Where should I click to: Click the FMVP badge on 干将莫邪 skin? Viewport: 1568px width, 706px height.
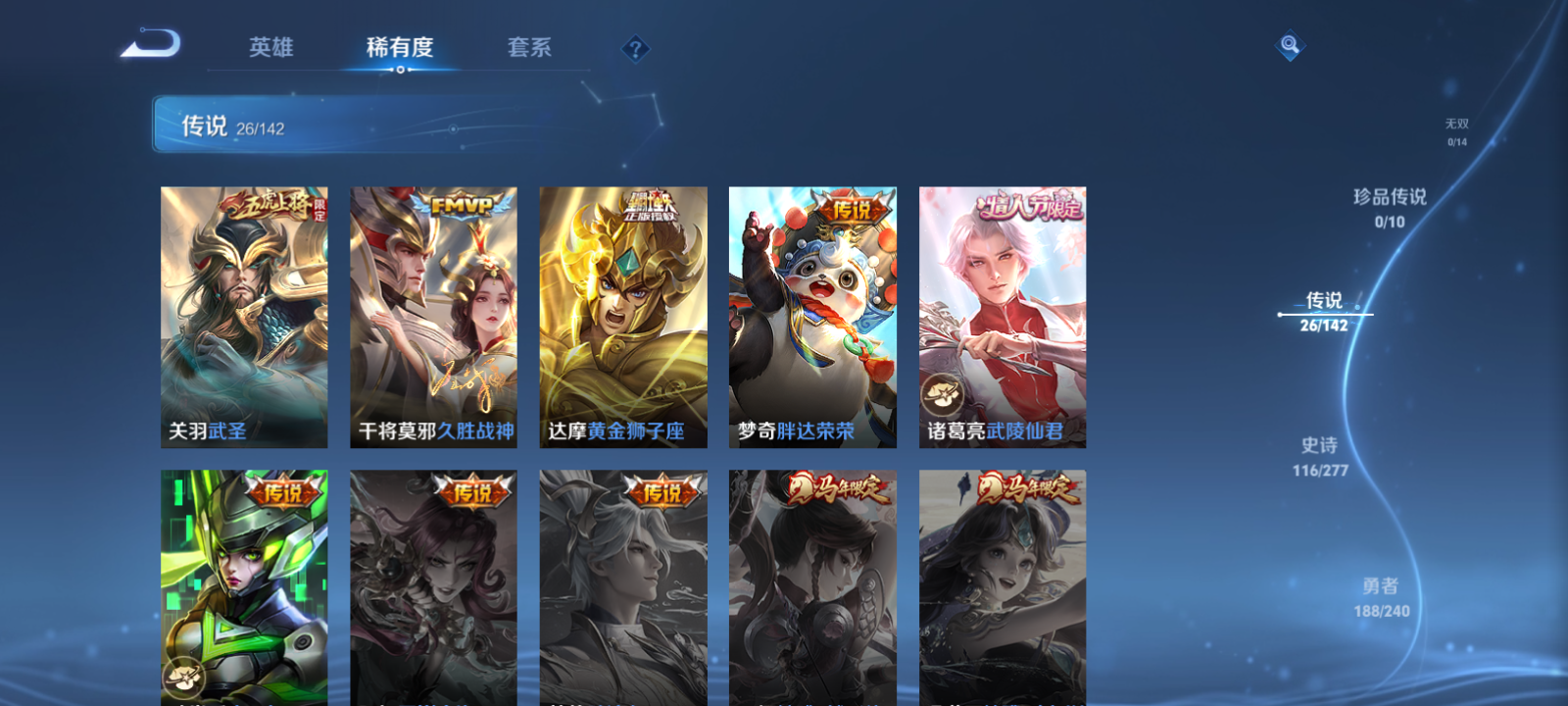point(462,202)
